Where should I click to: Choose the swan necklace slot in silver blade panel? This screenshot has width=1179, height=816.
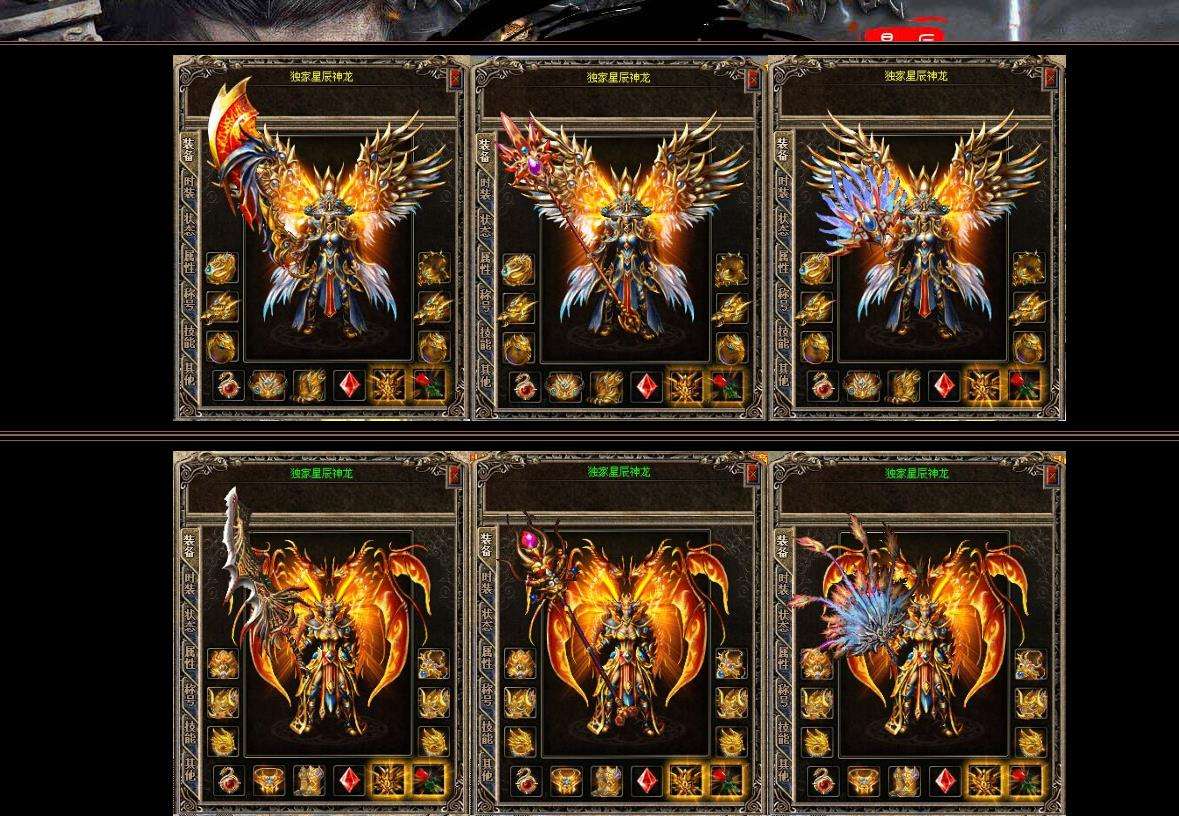pos(229,780)
